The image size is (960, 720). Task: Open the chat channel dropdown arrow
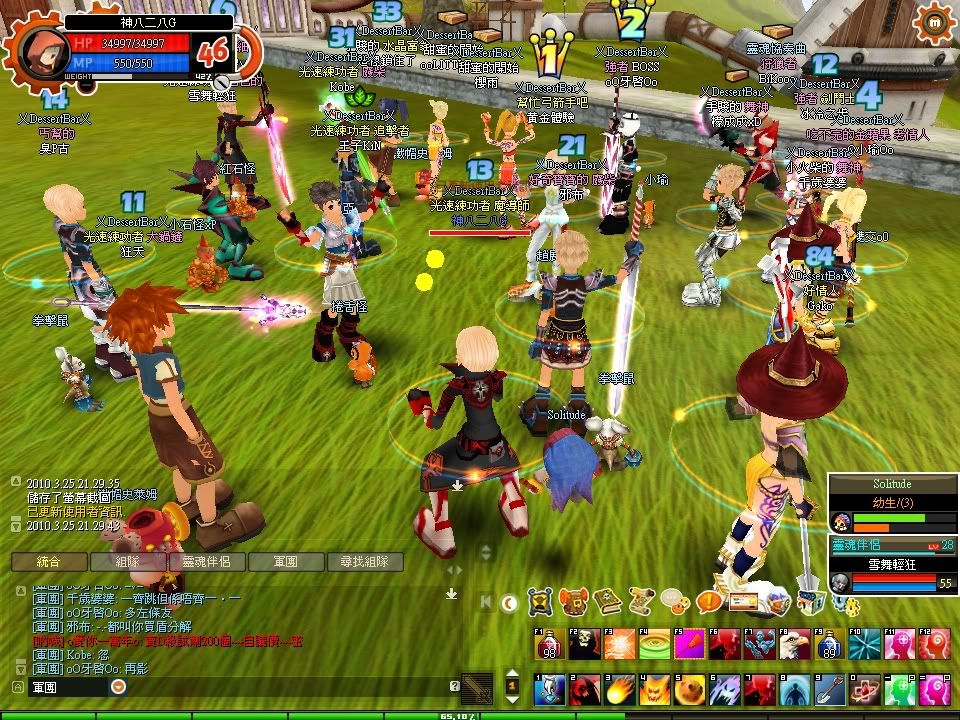click(119, 687)
